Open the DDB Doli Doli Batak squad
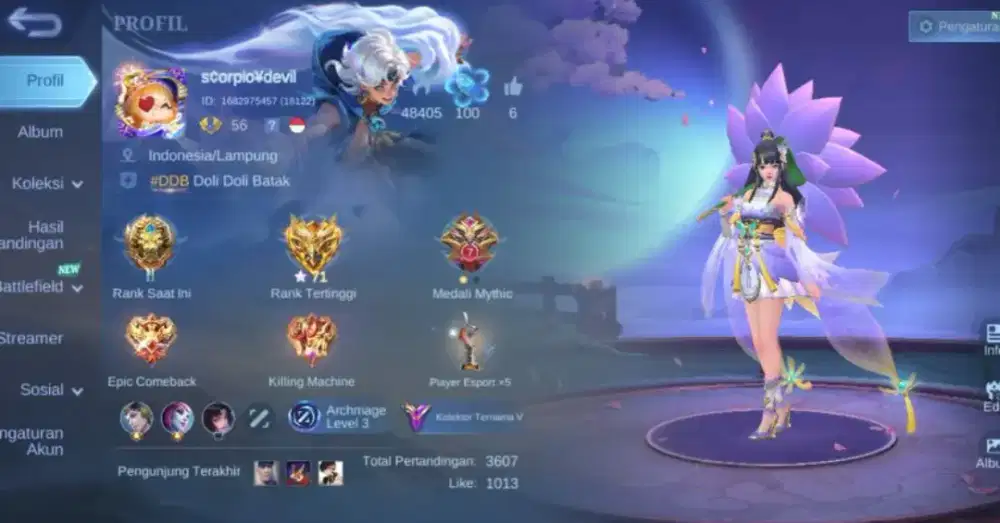This screenshot has width=1000, height=523. pyautogui.click(x=219, y=181)
